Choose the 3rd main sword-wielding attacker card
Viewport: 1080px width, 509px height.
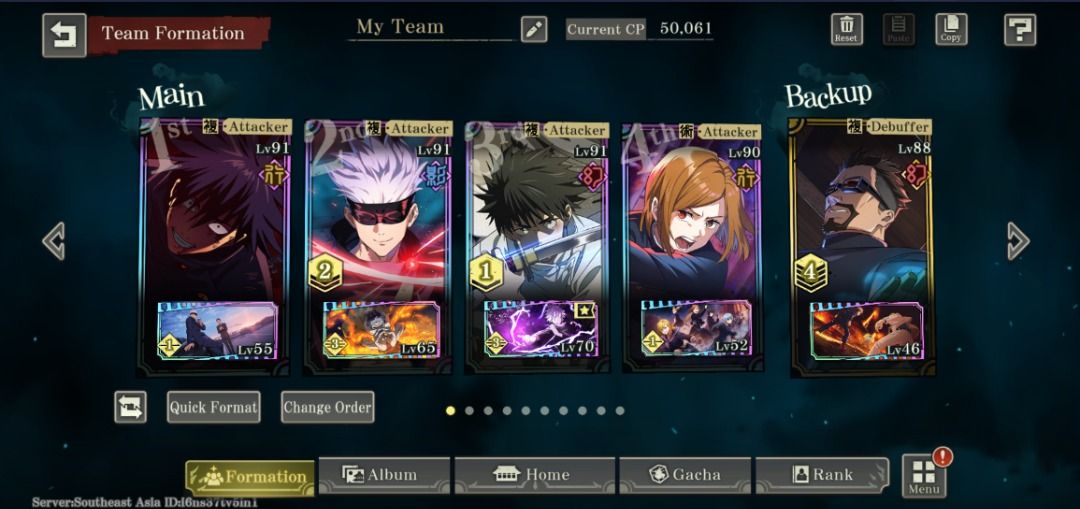pos(538,230)
